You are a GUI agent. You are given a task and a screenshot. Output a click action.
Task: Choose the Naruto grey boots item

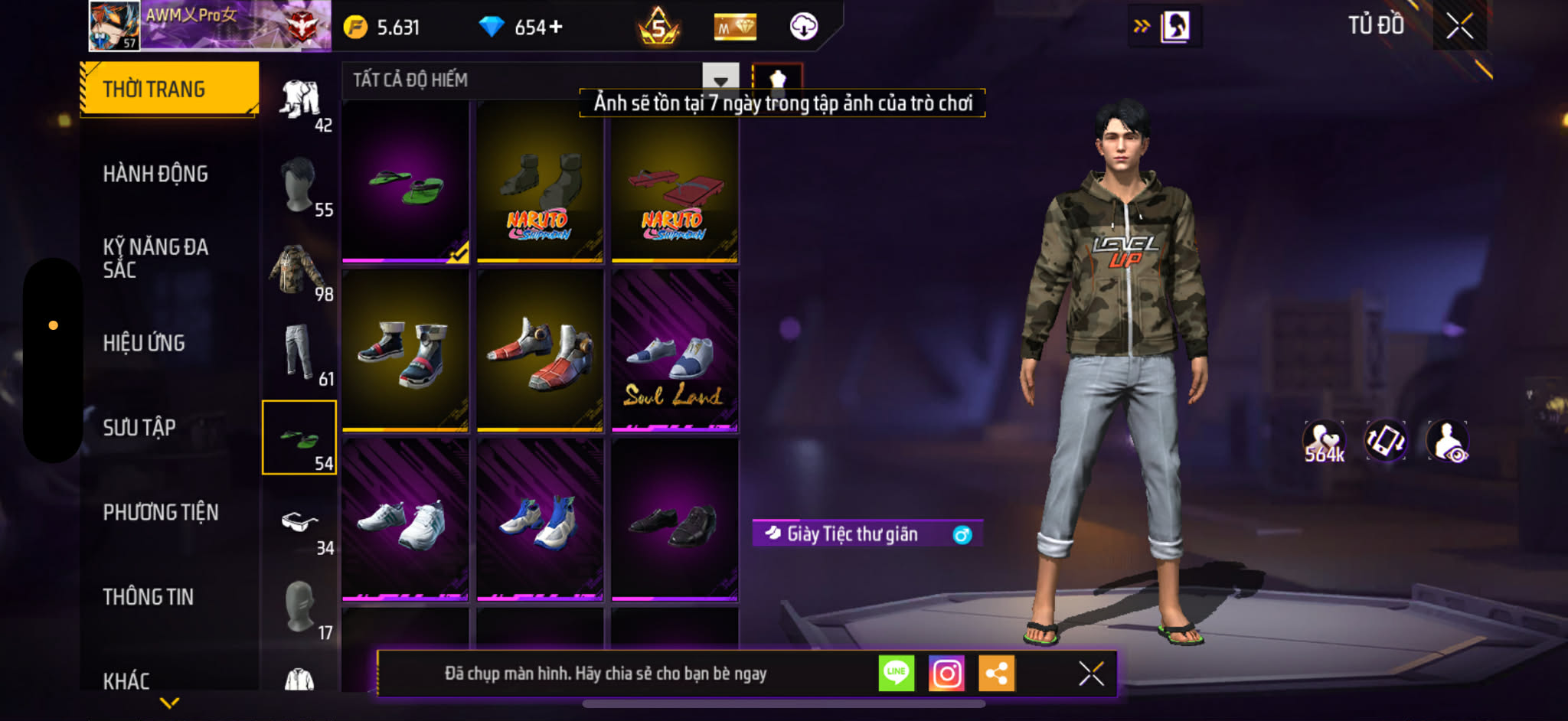tap(540, 182)
